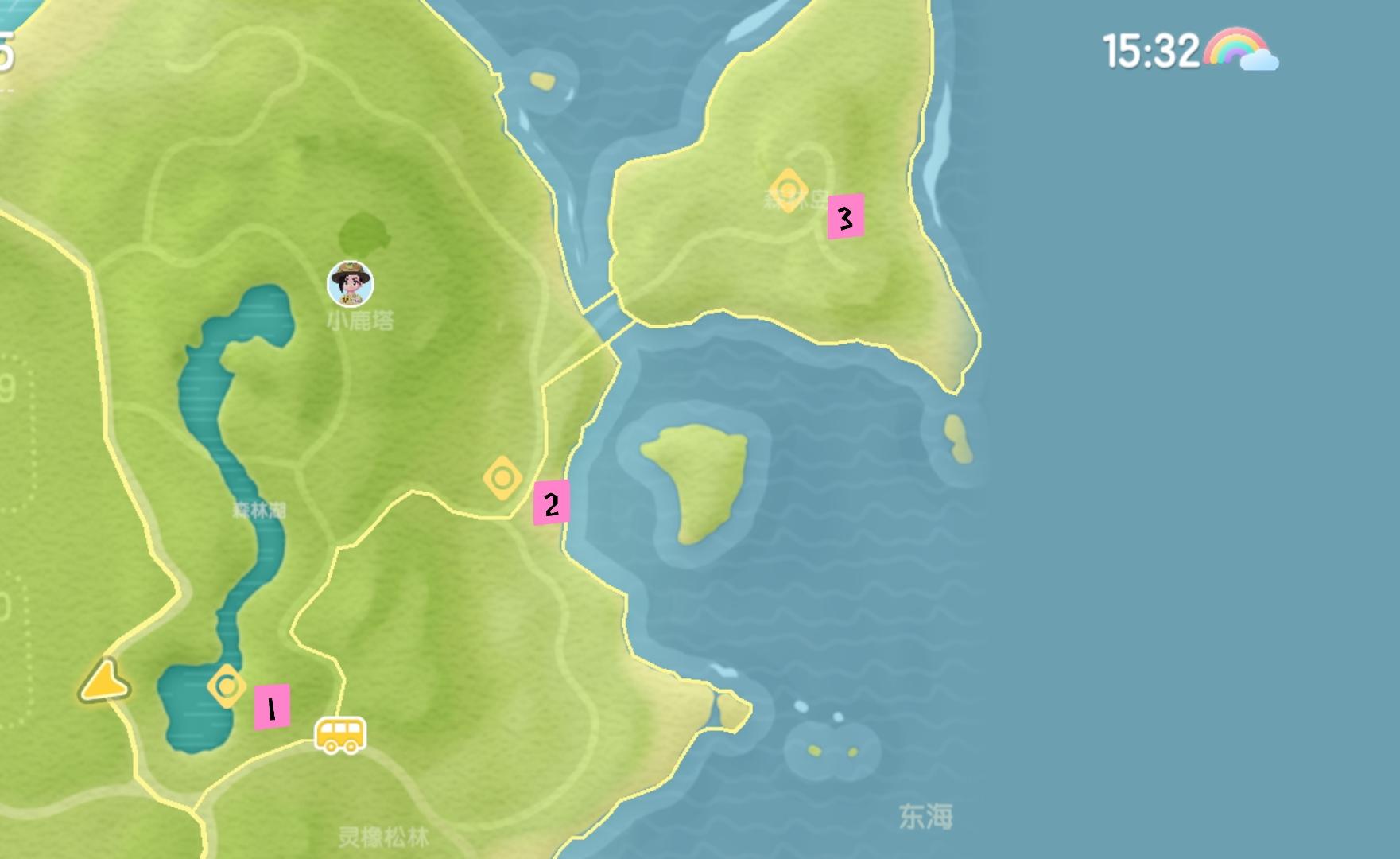Viewport: 1400px width, 859px height.
Task: Click the bridge path connecting to Forest Island
Action: pos(606,314)
